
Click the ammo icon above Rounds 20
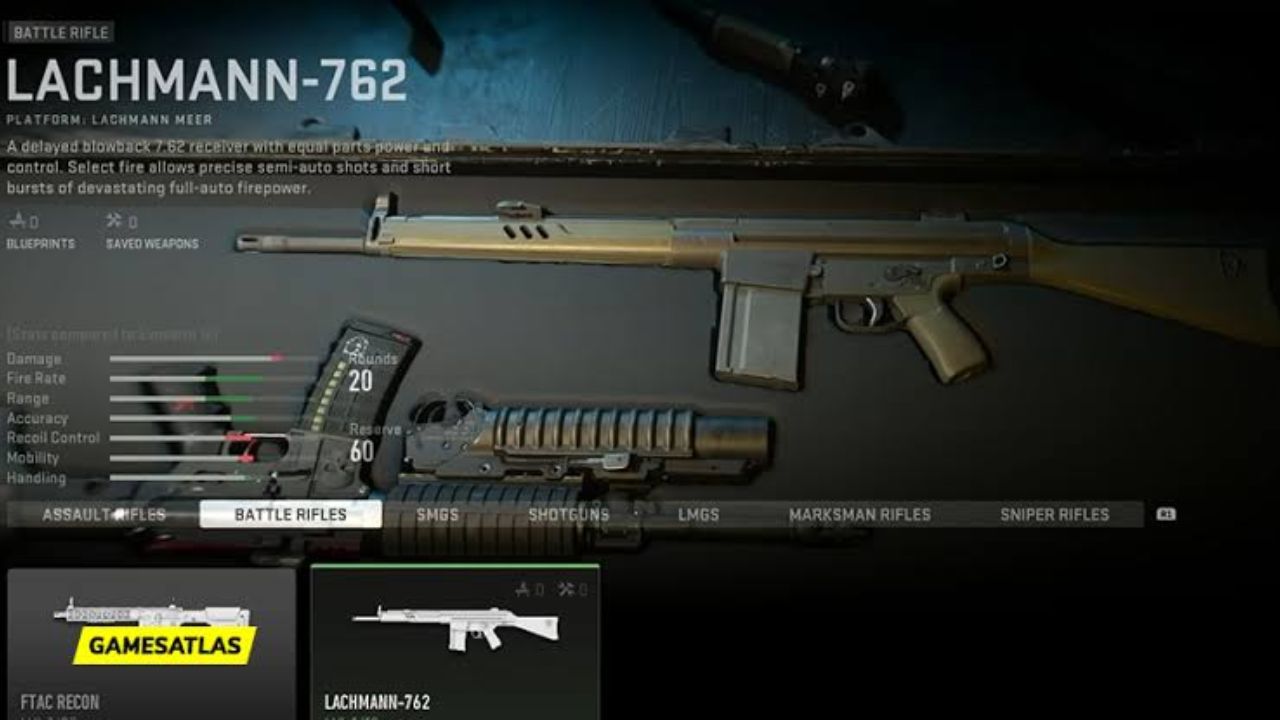(353, 347)
